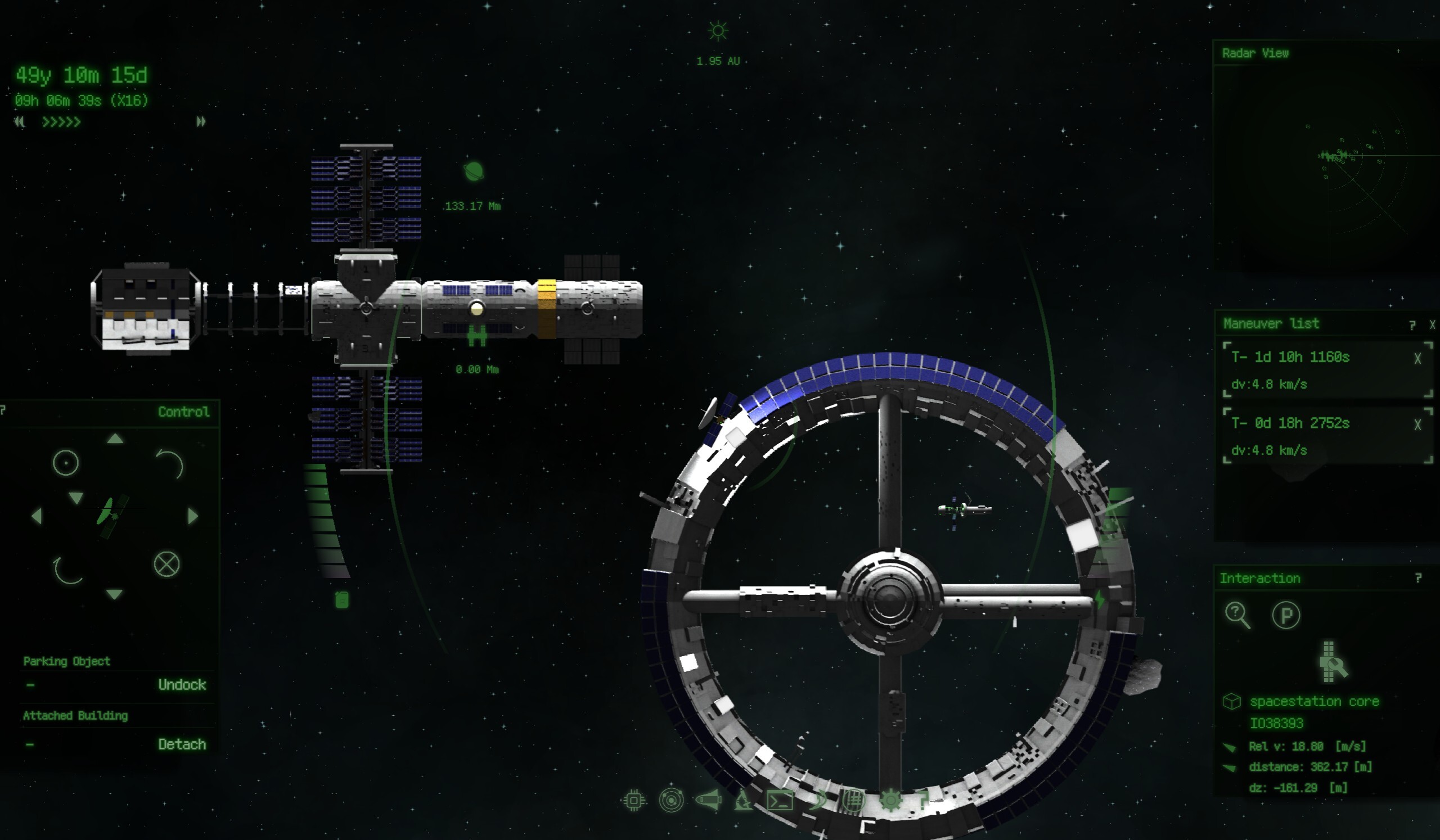Open the orbit view icon in bottom toolbar

point(671,801)
